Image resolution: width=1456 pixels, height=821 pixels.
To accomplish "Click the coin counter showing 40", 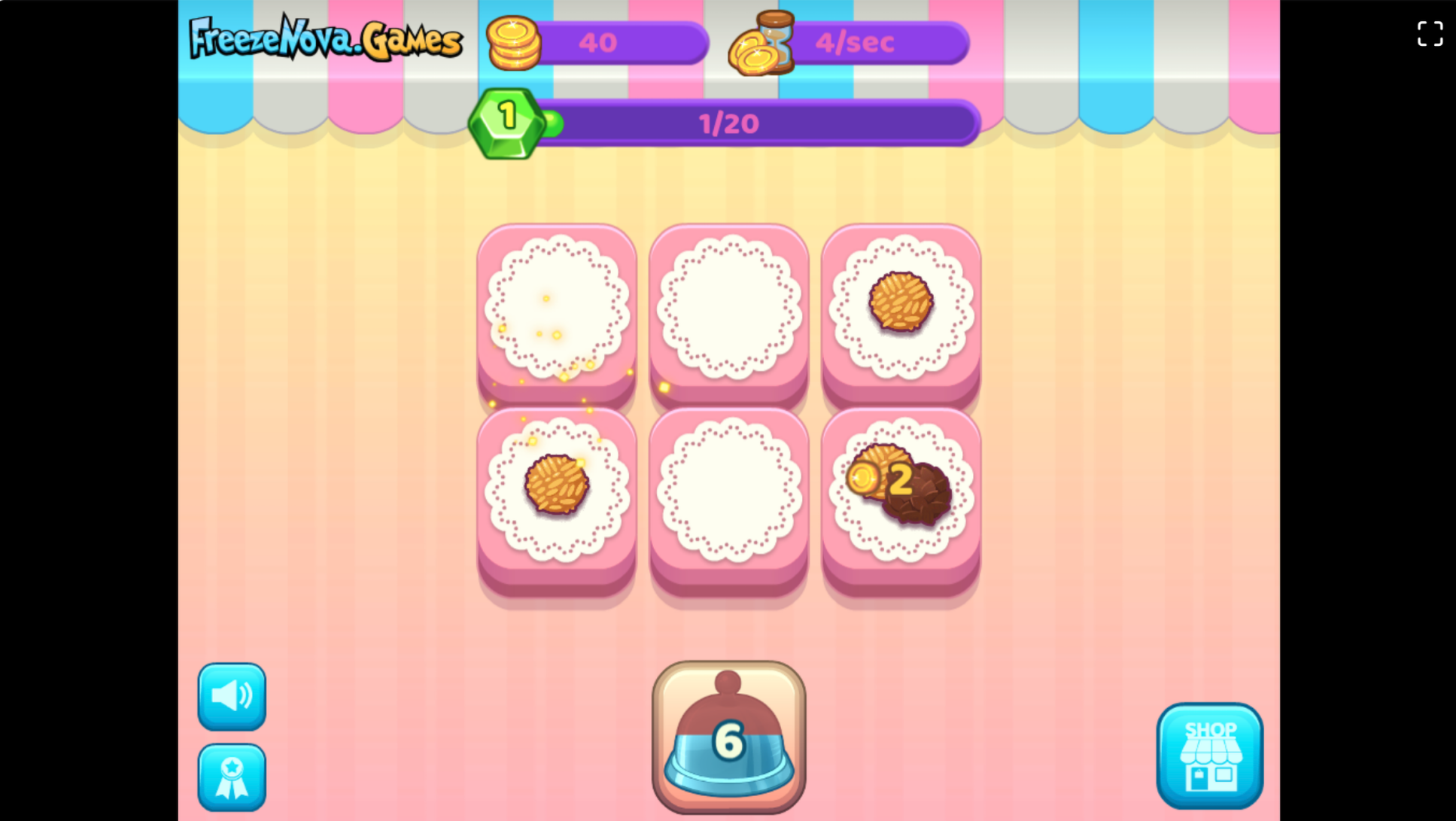I will coord(598,43).
